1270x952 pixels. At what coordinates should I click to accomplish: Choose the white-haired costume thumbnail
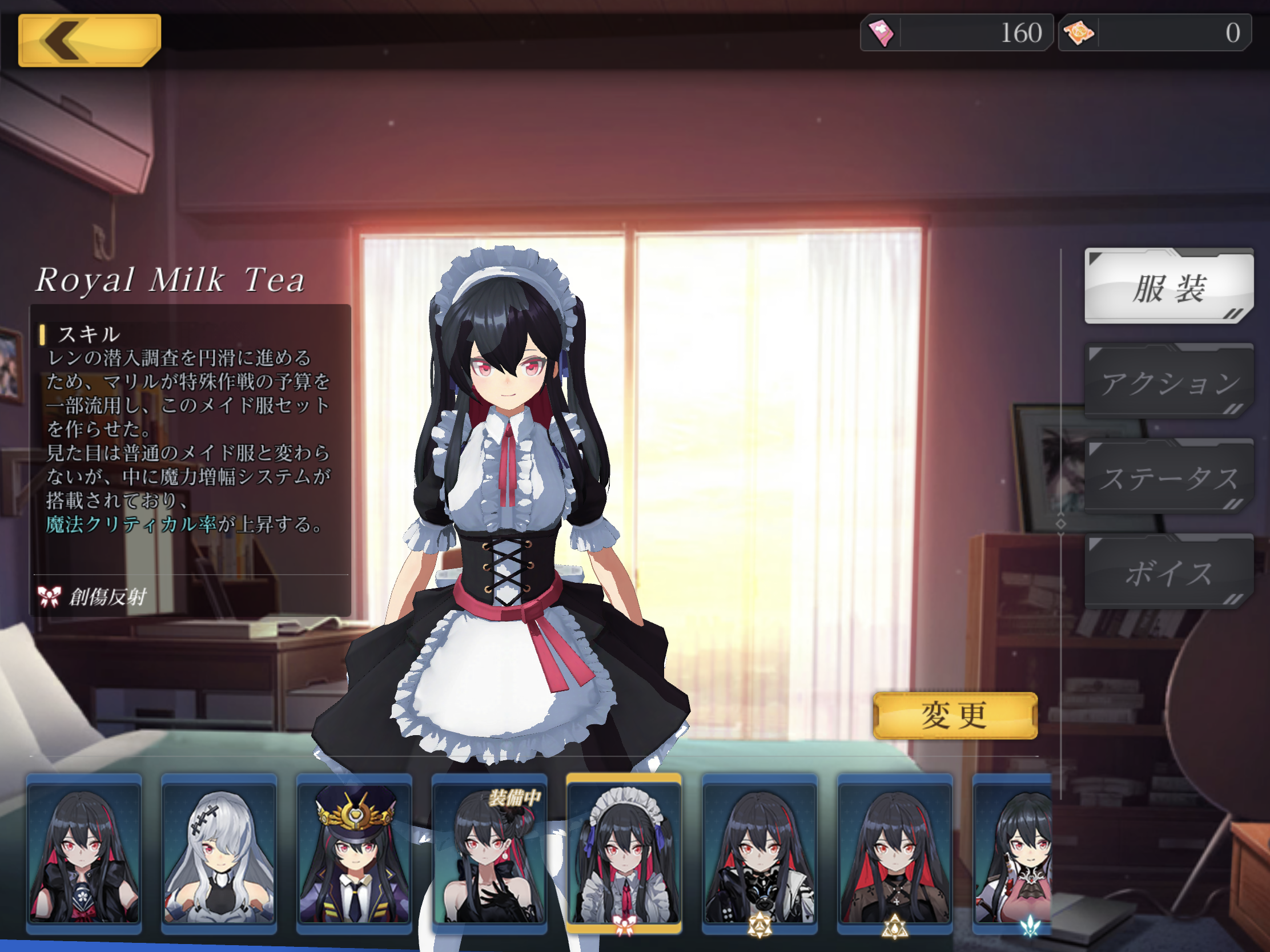[x=219, y=853]
